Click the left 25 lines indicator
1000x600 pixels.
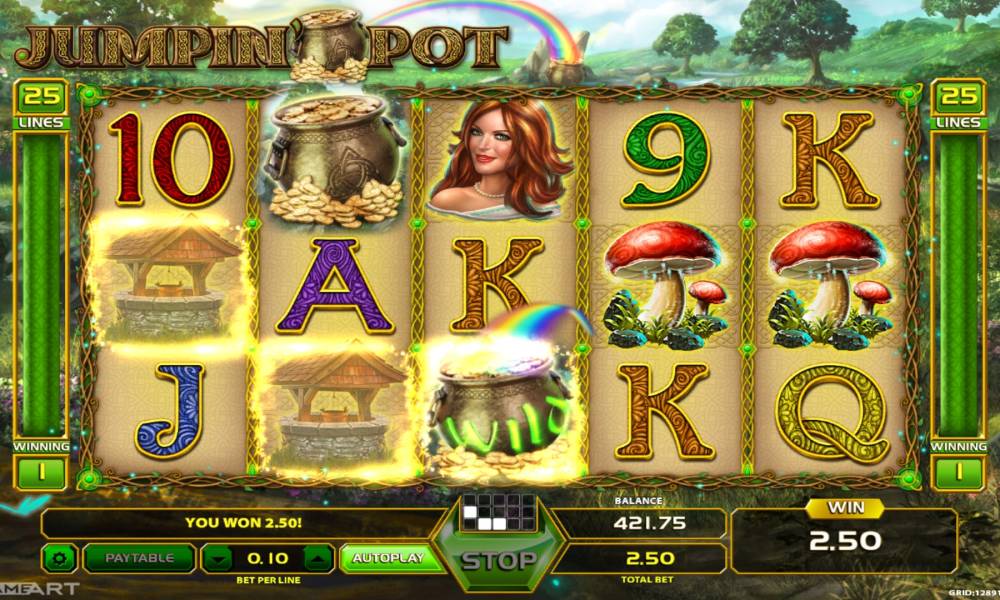coord(41,98)
